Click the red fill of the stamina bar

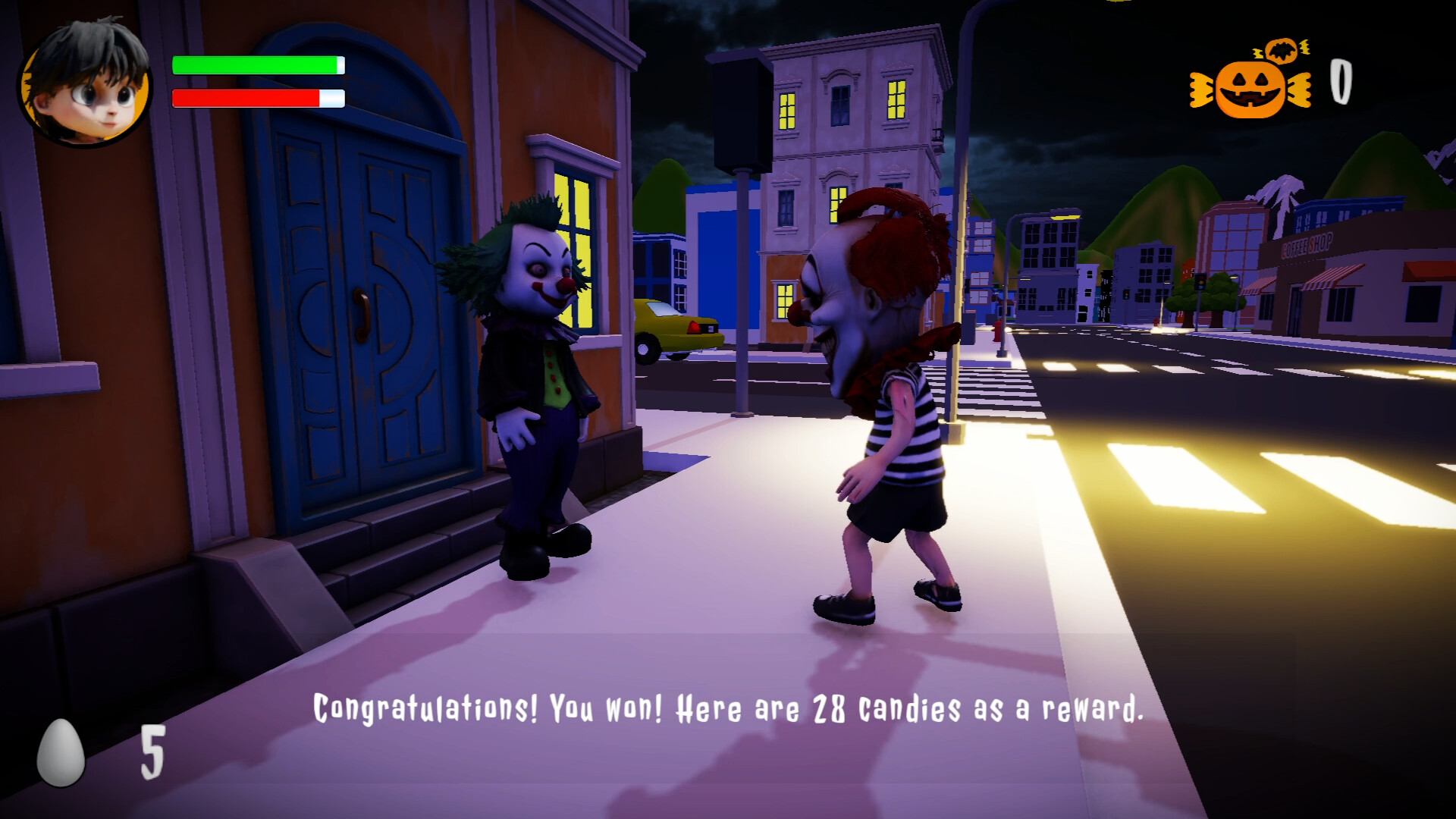pos(246,97)
